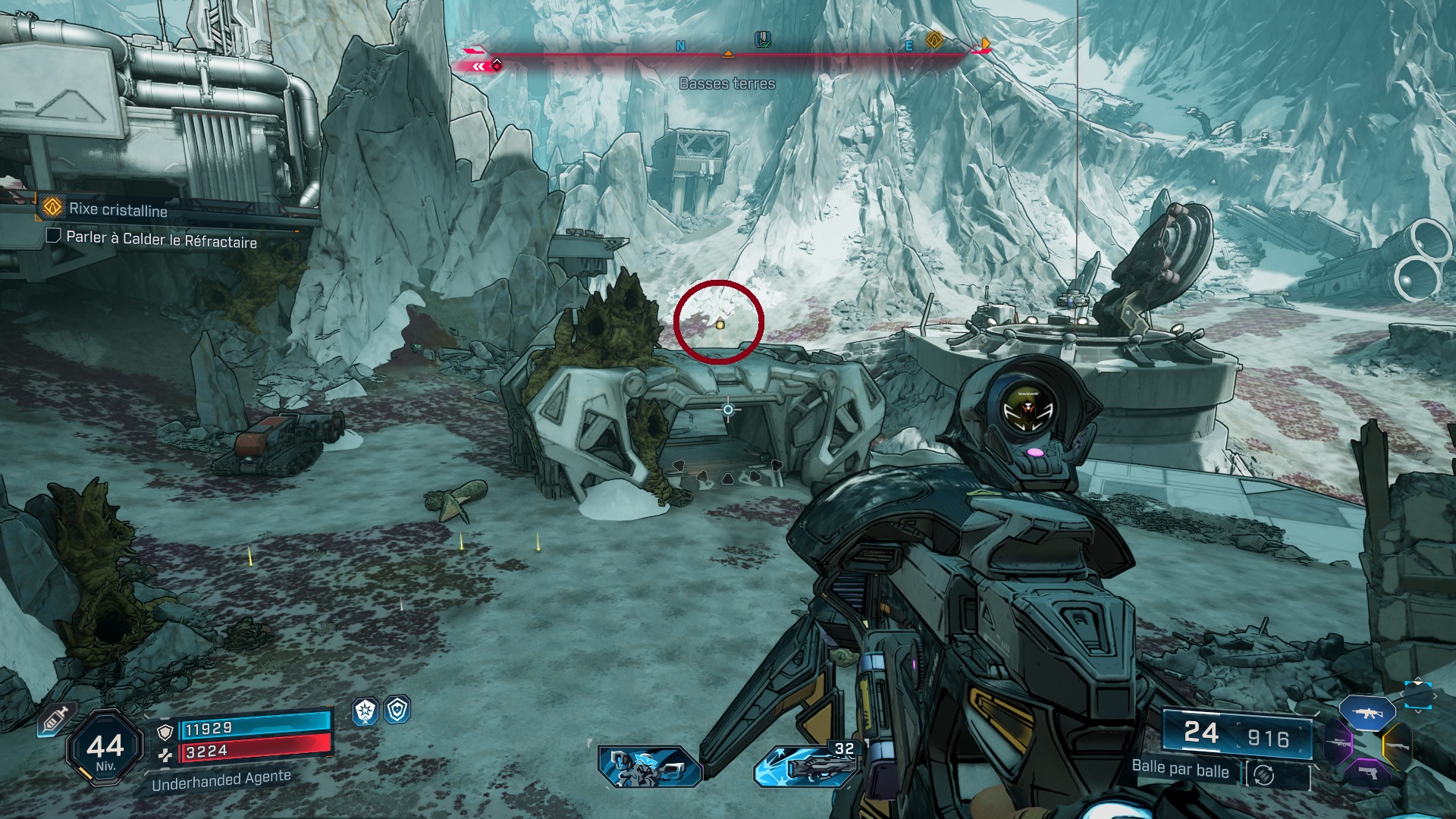Screen dimensions: 1456x819
Task: Click the glove mission icon on the compass
Action: pos(762,40)
